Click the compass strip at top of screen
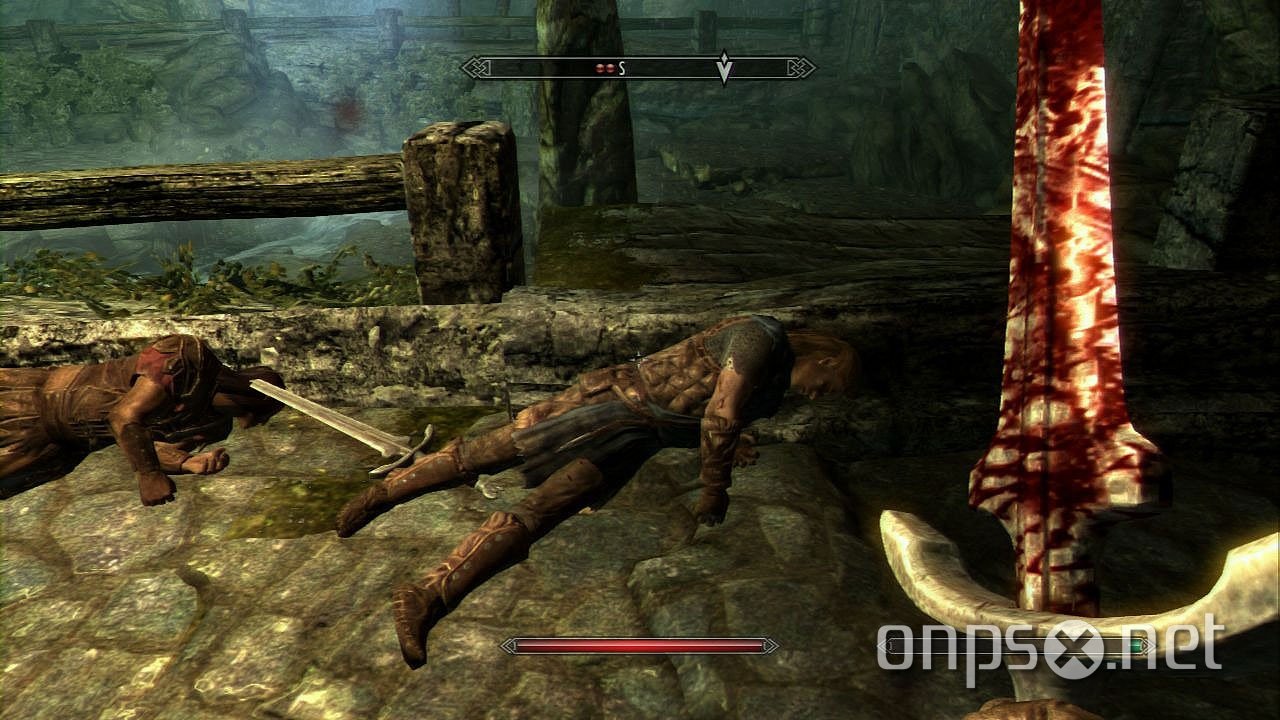The height and width of the screenshot is (720, 1280). 640,66
